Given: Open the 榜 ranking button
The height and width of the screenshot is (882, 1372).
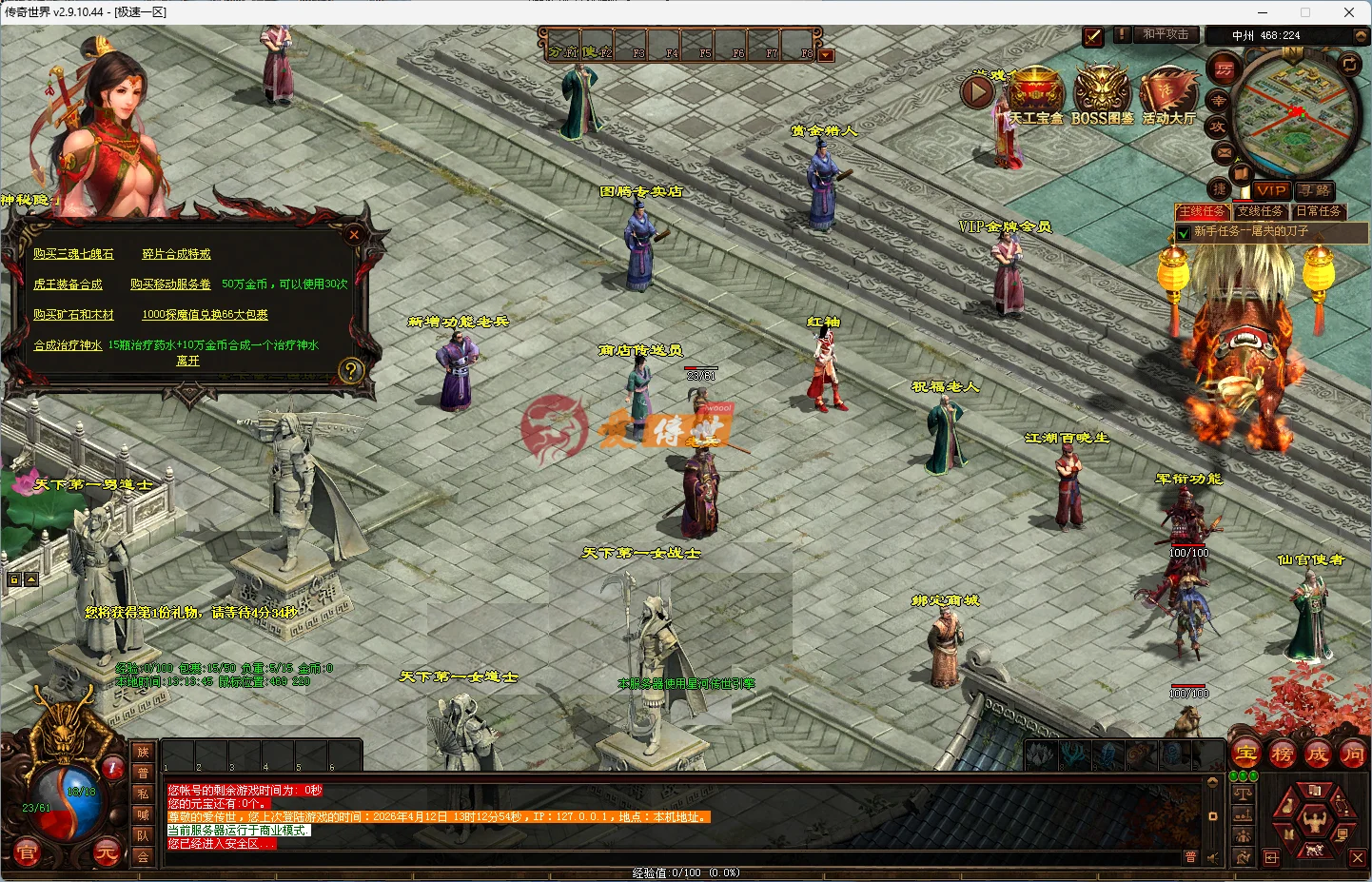Looking at the screenshot, I should tap(1282, 754).
